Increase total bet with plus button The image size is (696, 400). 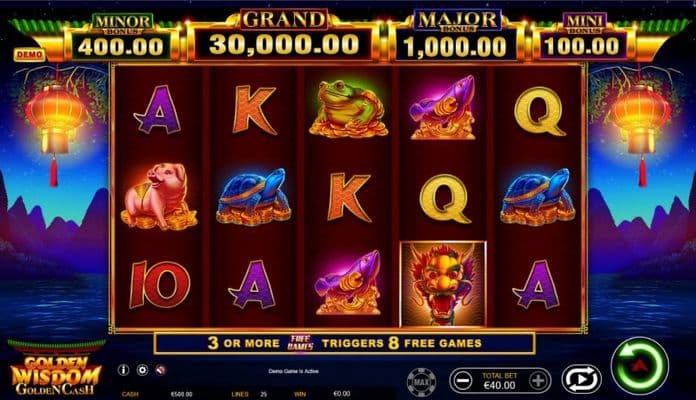click(539, 380)
